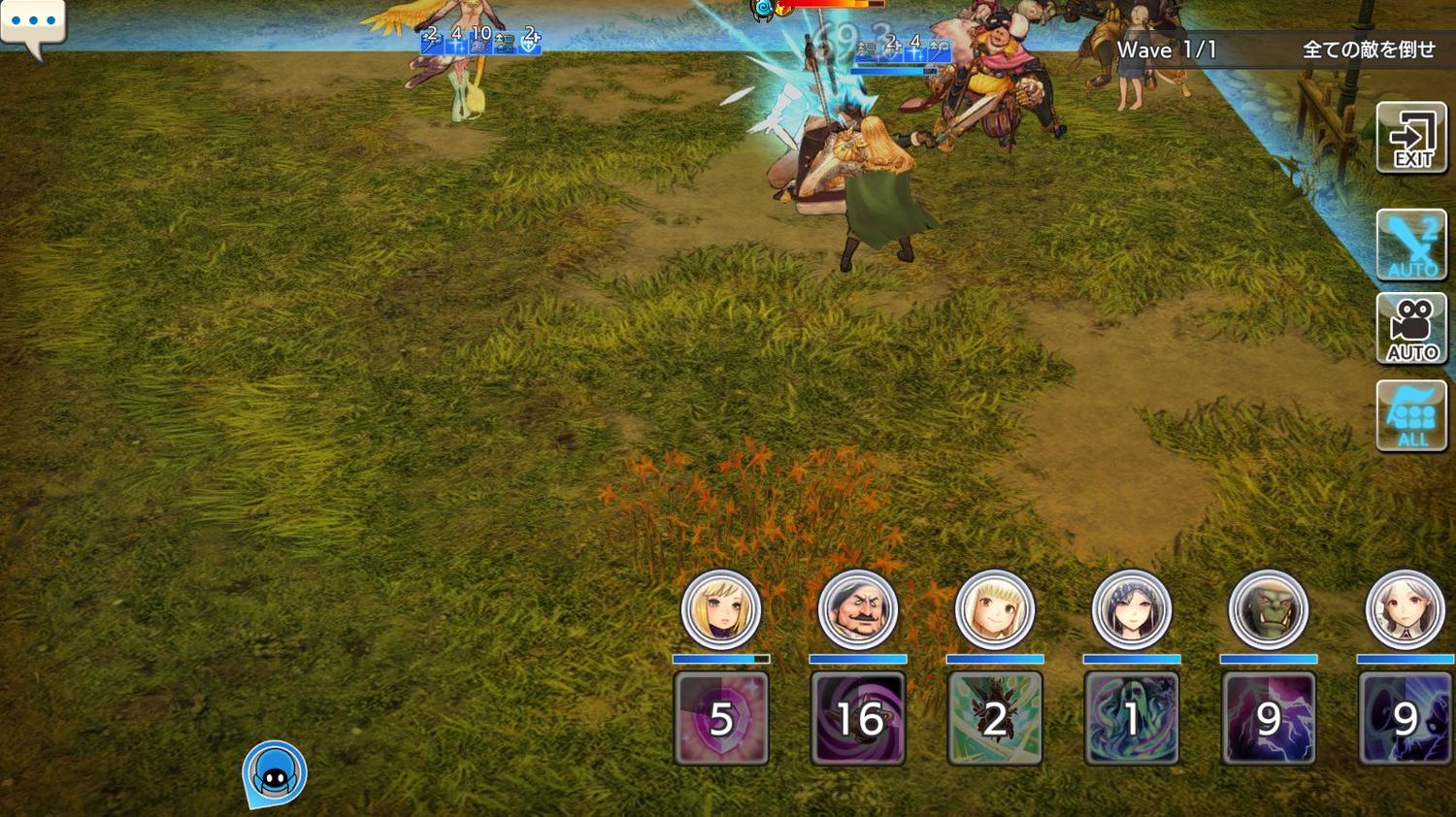Select the mustached man portrait

[857, 610]
